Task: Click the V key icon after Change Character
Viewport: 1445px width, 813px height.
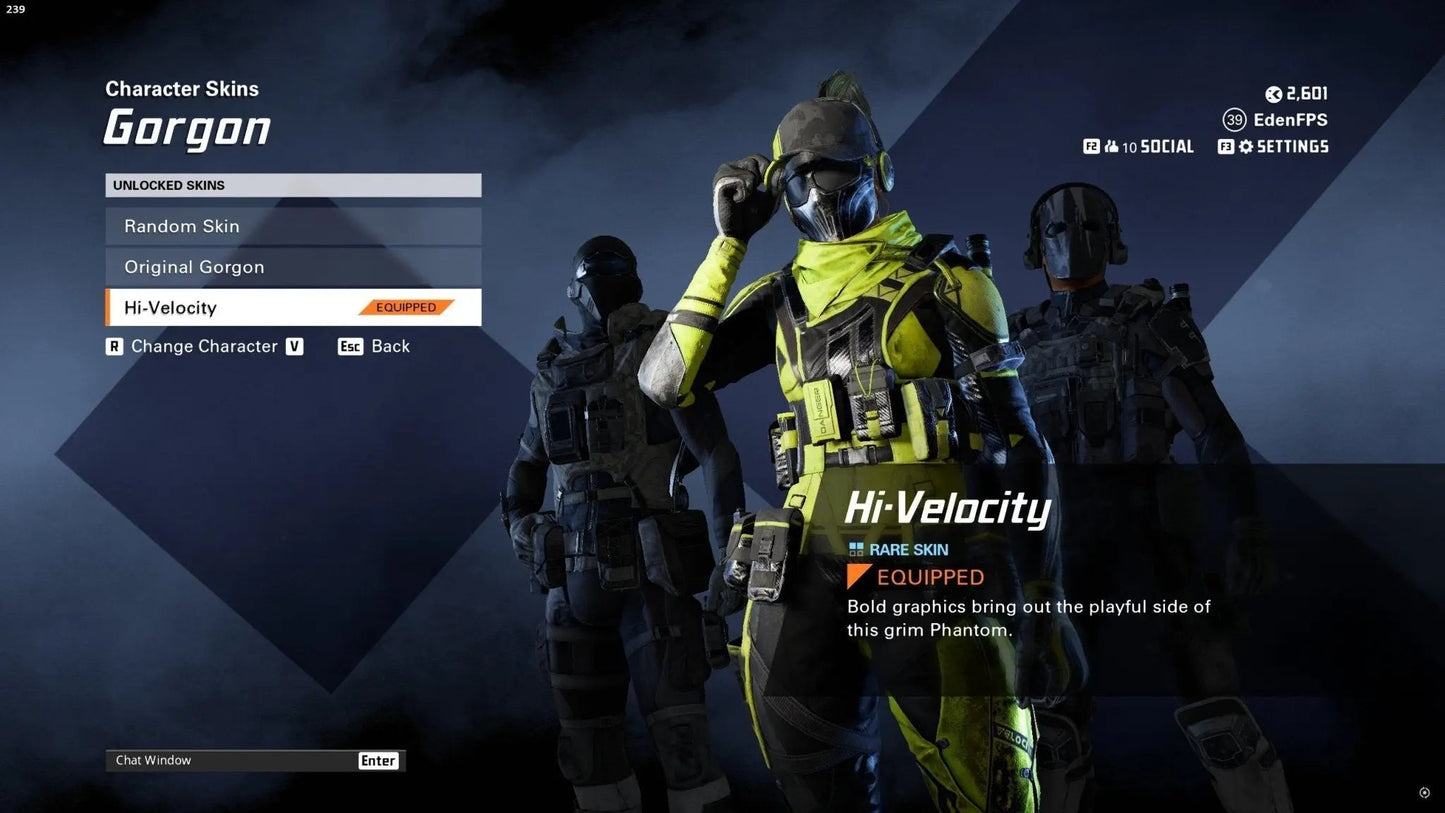Action: pyautogui.click(x=293, y=346)
